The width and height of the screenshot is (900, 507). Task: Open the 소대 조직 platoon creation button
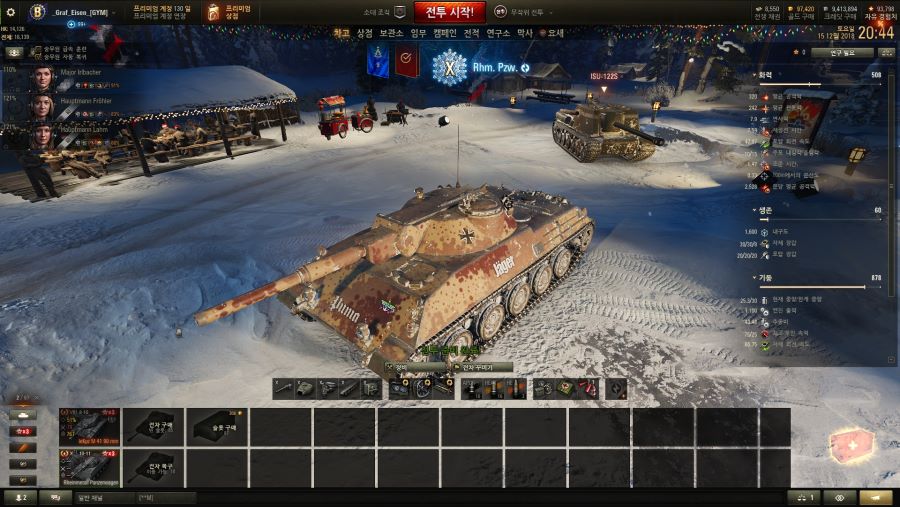[386, 12]
